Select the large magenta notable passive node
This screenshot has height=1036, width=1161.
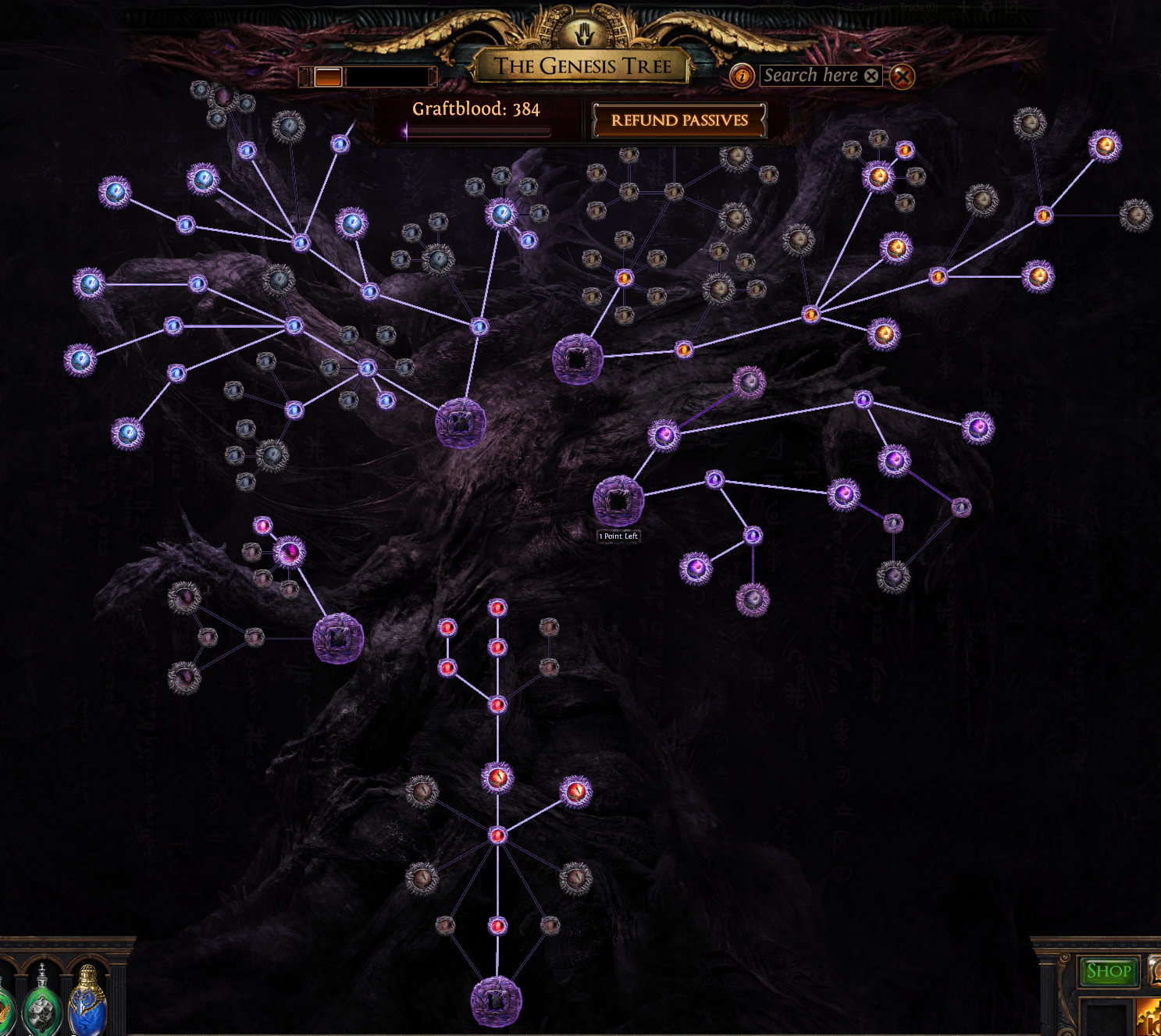(289, 552)
